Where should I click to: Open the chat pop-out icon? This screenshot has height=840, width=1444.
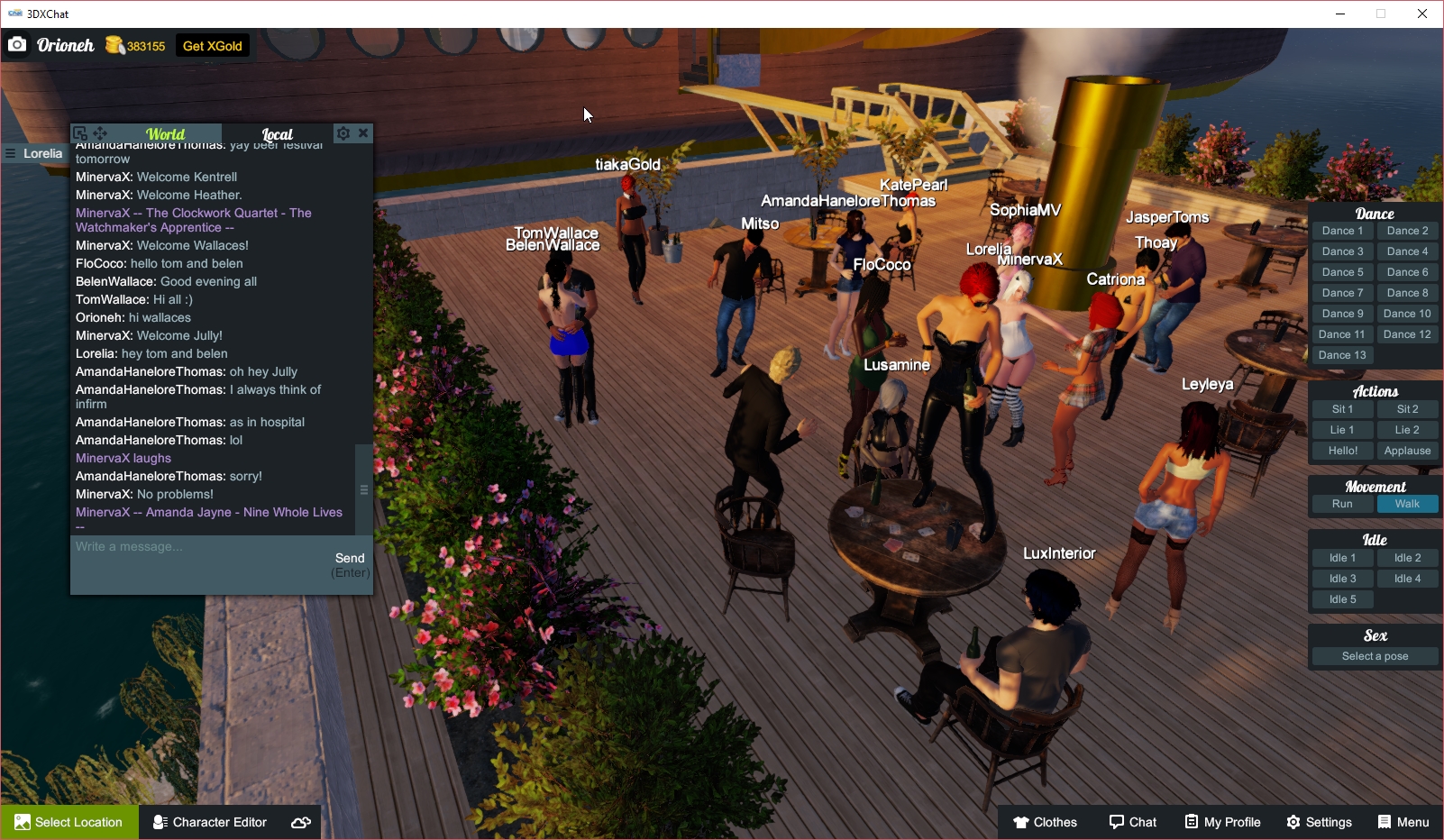click(80, 132)
